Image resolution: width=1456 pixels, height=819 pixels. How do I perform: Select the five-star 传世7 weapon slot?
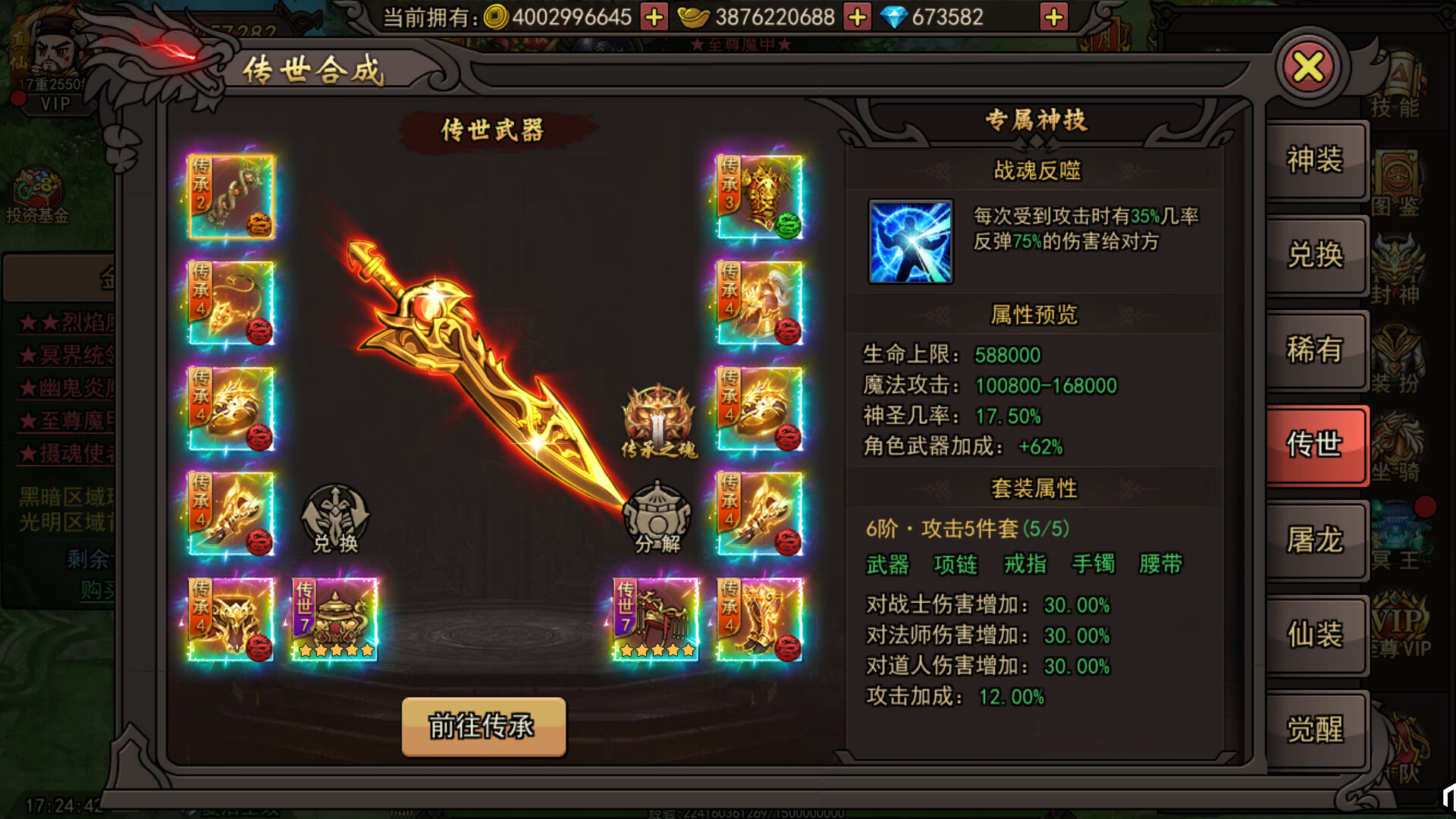click(x=334, y=618)
